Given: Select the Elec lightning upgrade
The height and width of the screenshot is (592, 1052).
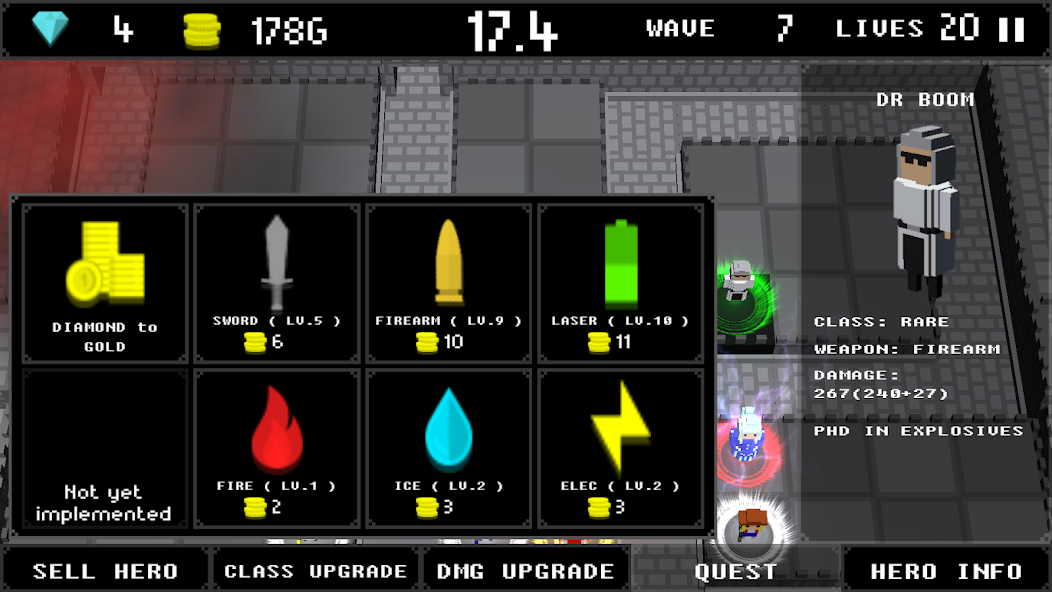Looking at the screenshot, I should click(620, 447).
